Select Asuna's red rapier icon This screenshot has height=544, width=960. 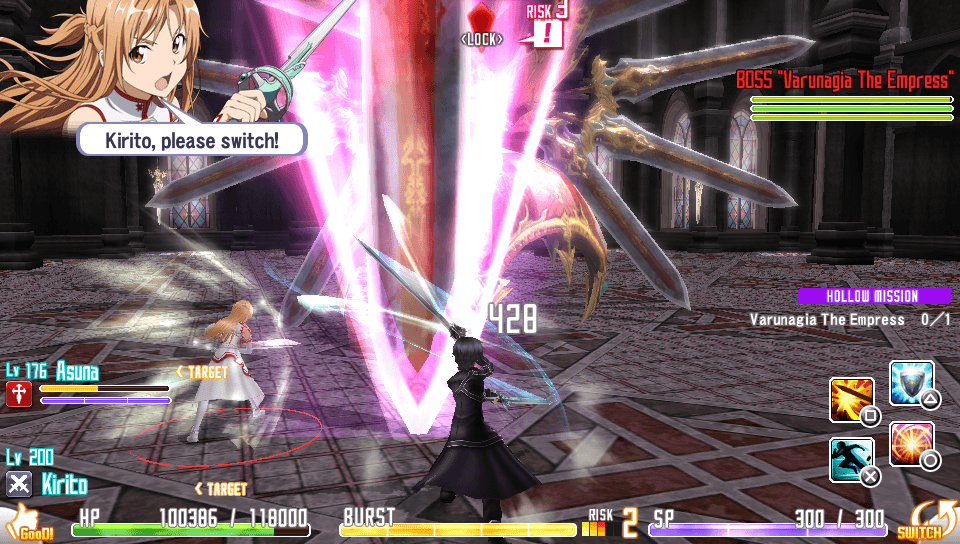click(x=18, y=394)
